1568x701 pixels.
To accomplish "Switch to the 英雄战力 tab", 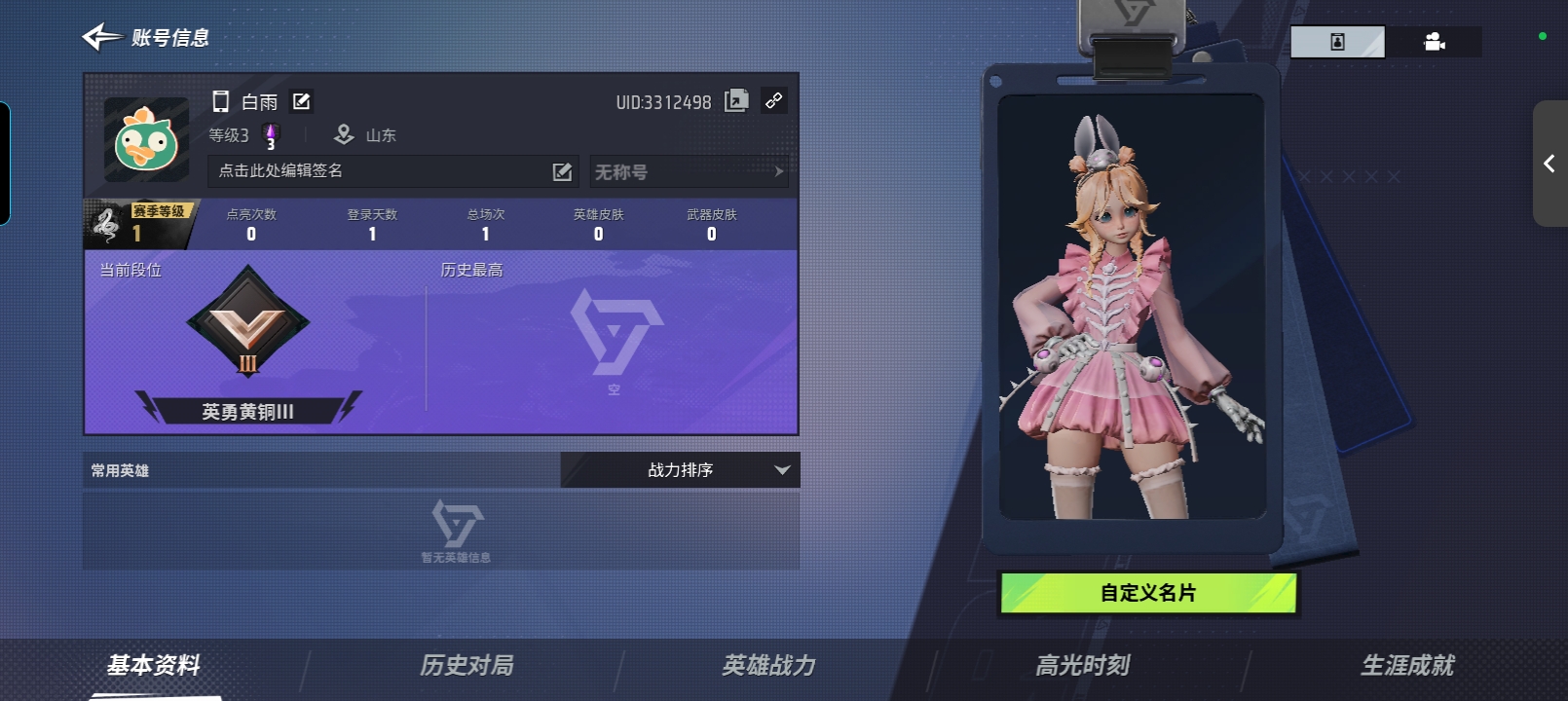I will (x=768, y=666).
